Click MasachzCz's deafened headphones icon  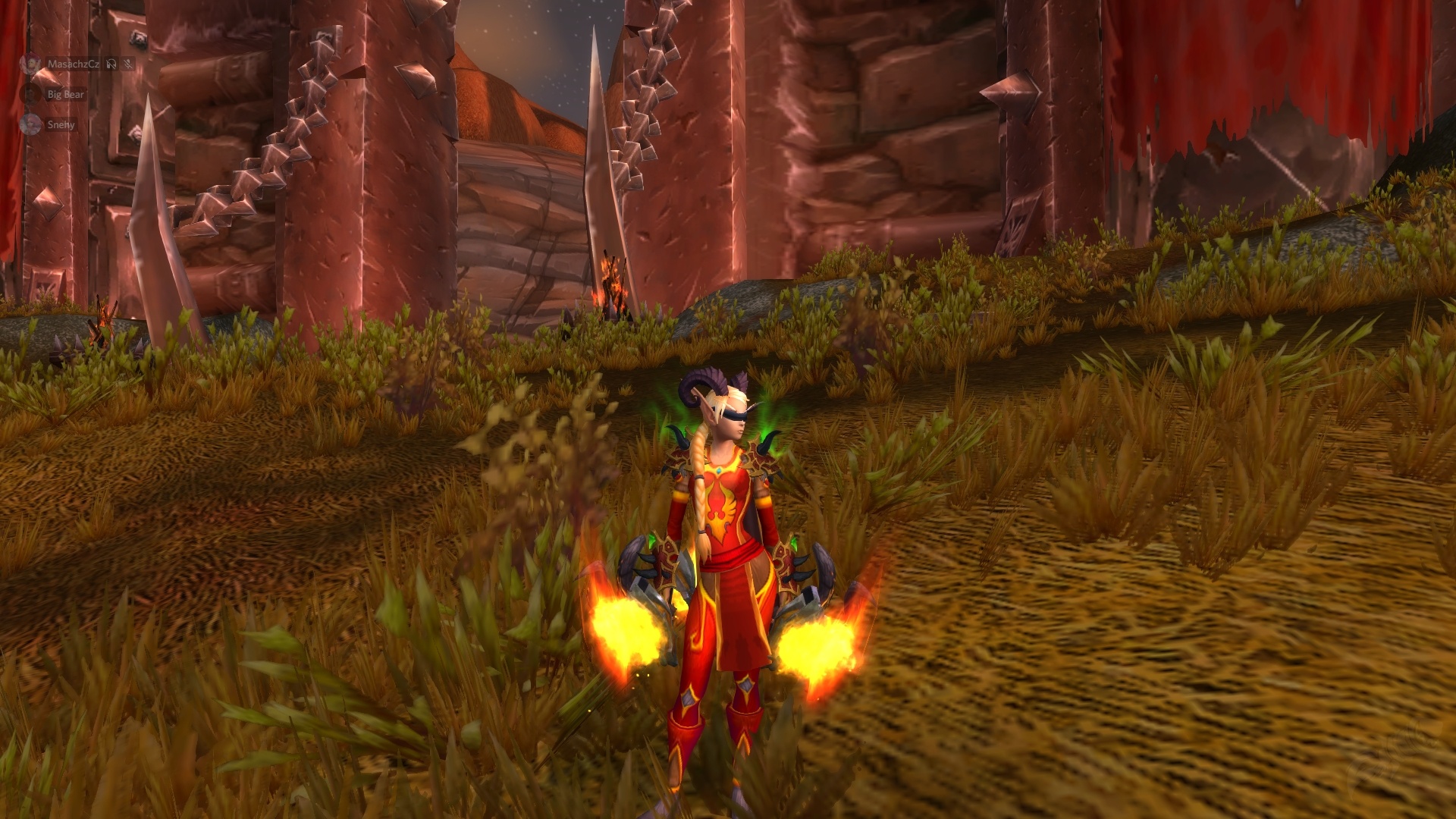(x=112, y=64)
